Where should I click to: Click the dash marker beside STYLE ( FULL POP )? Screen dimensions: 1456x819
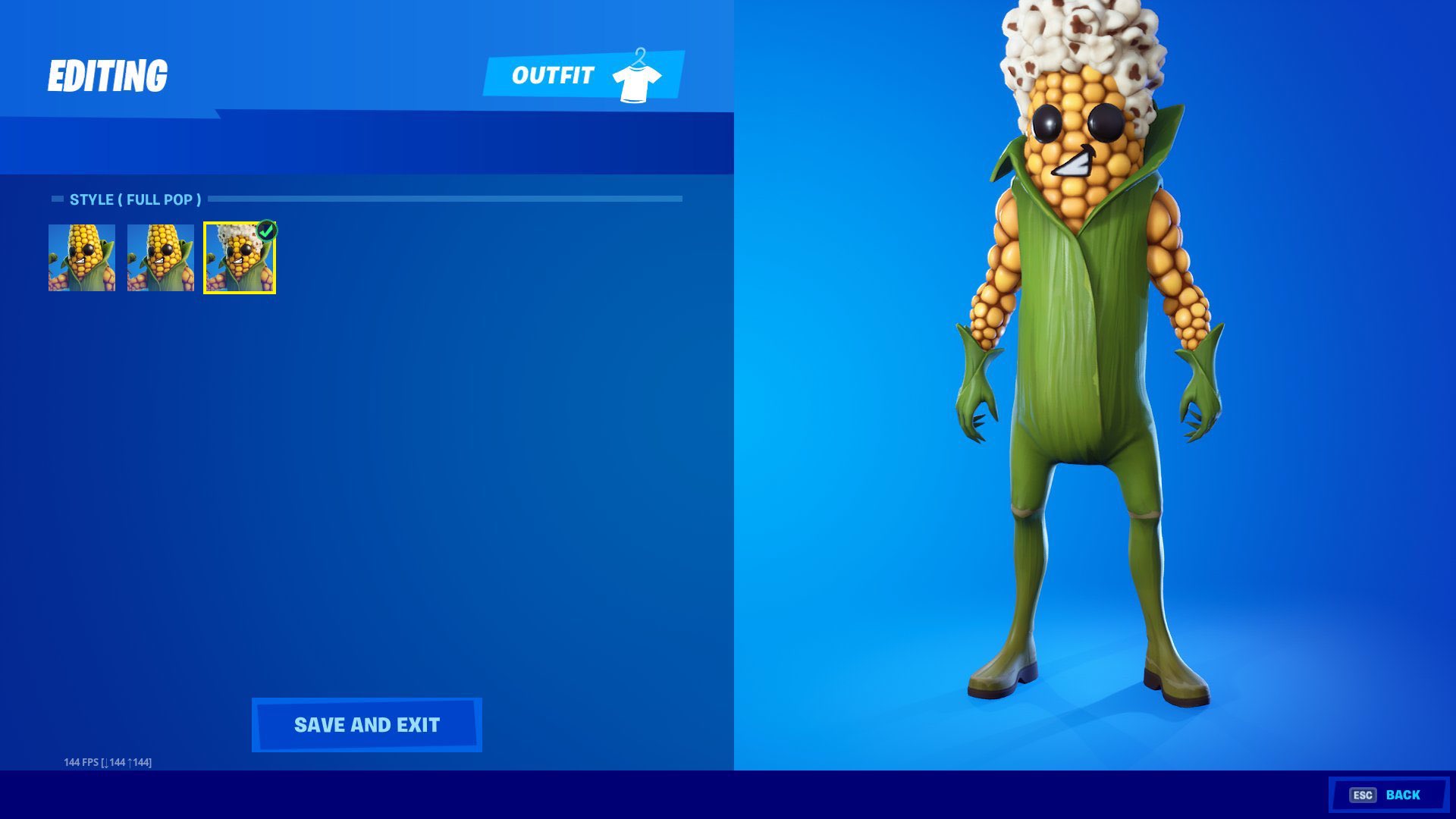(56, 199)
